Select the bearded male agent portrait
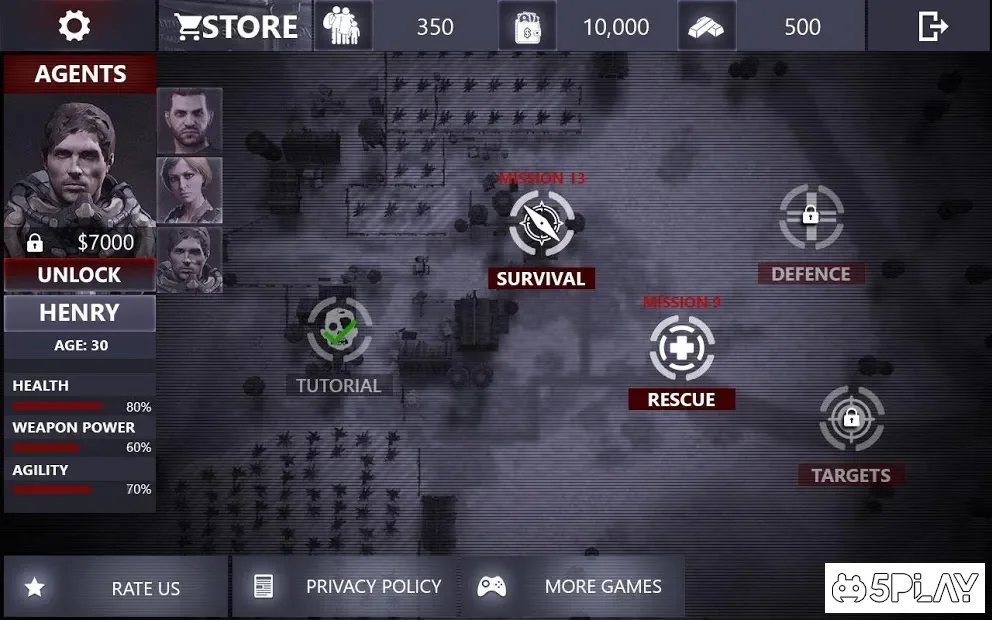The image size is (992, 620). 189,120
